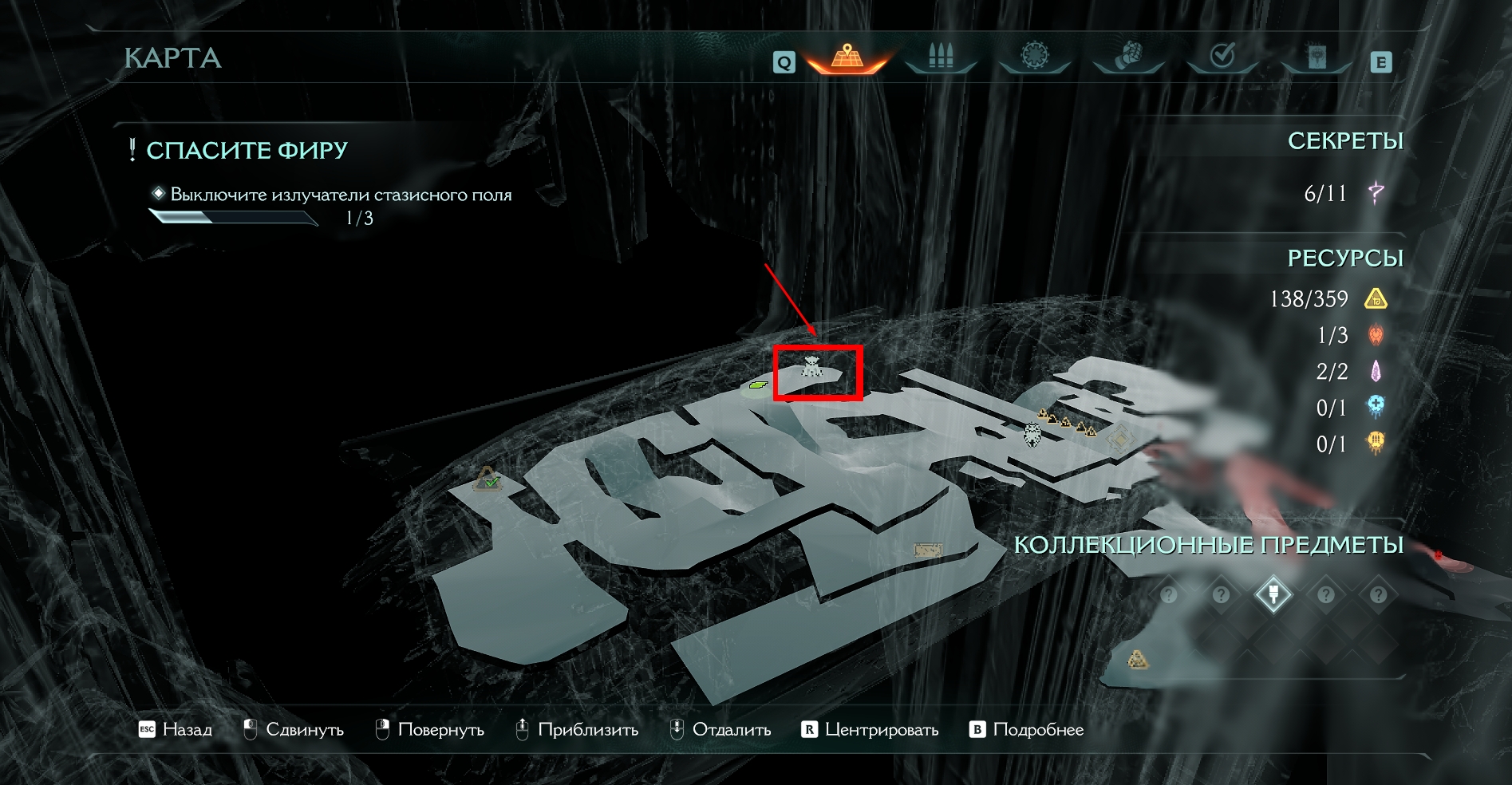Switch to the Map tab
This screenshot has width=1512, height=785.
[x=847, y=57]
